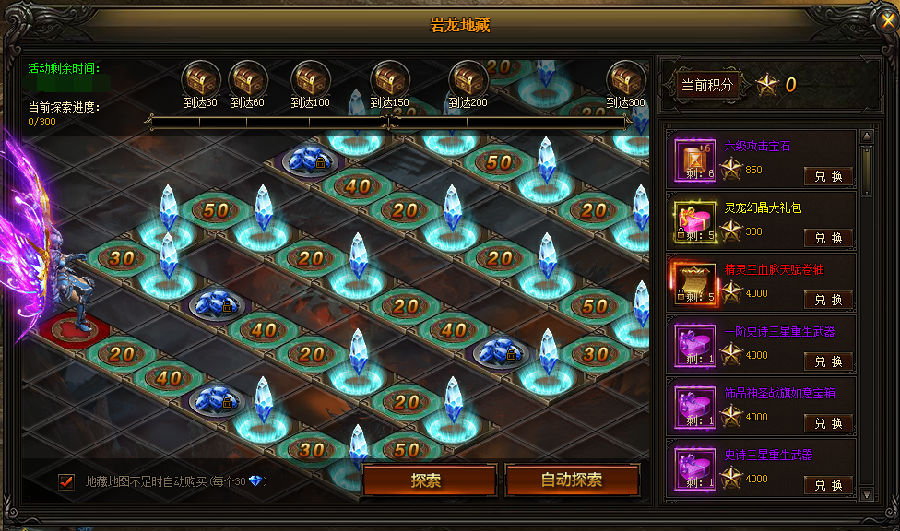Exchange for the red 精灵三血脉天赋卷轴 scroll
The height and width of the screenshot is (531, 900).
pos(828,300)
